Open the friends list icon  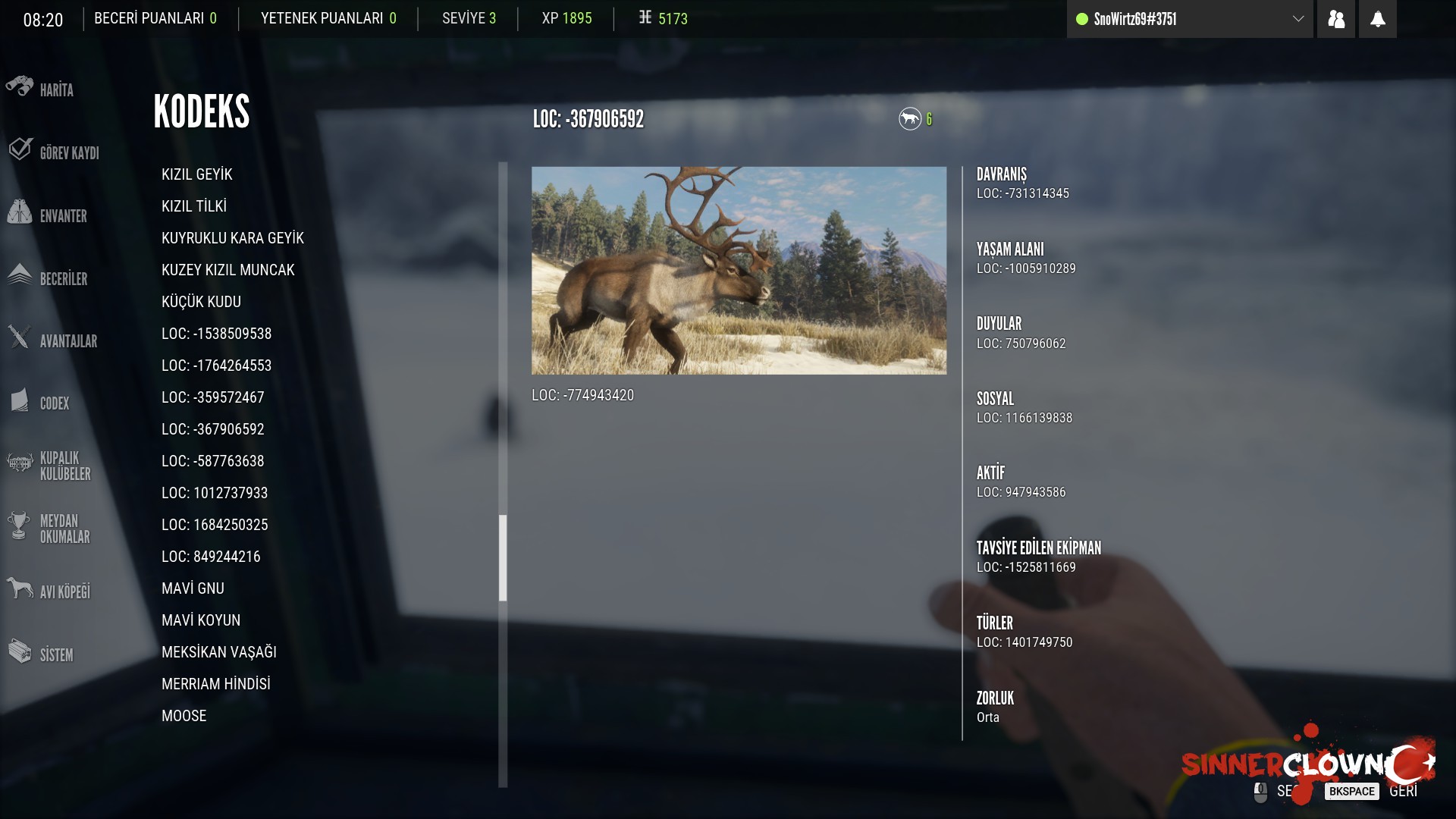click(1336, 19)
